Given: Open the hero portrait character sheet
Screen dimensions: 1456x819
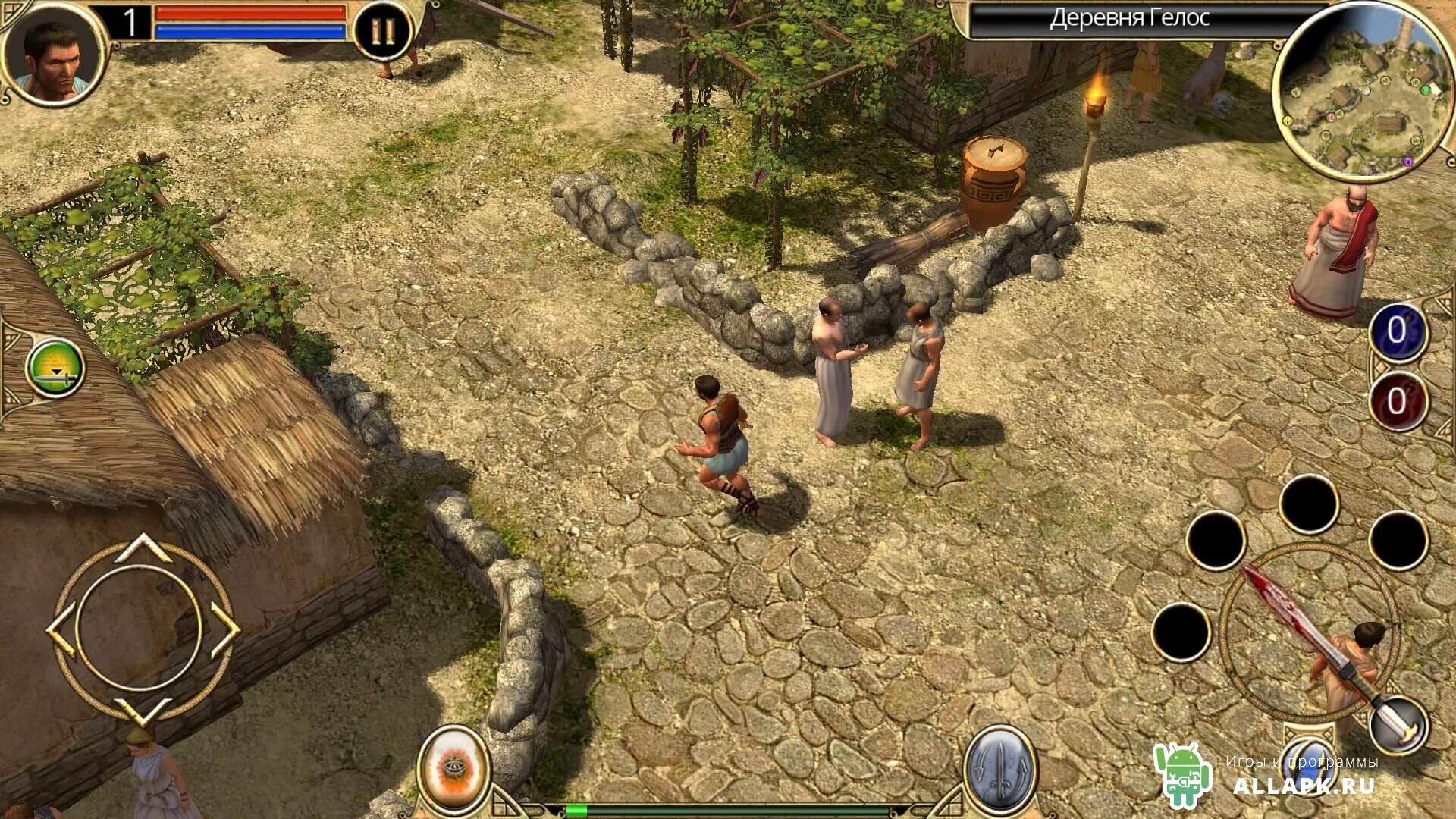Looking at the screenshot, I should coord(53,52).
